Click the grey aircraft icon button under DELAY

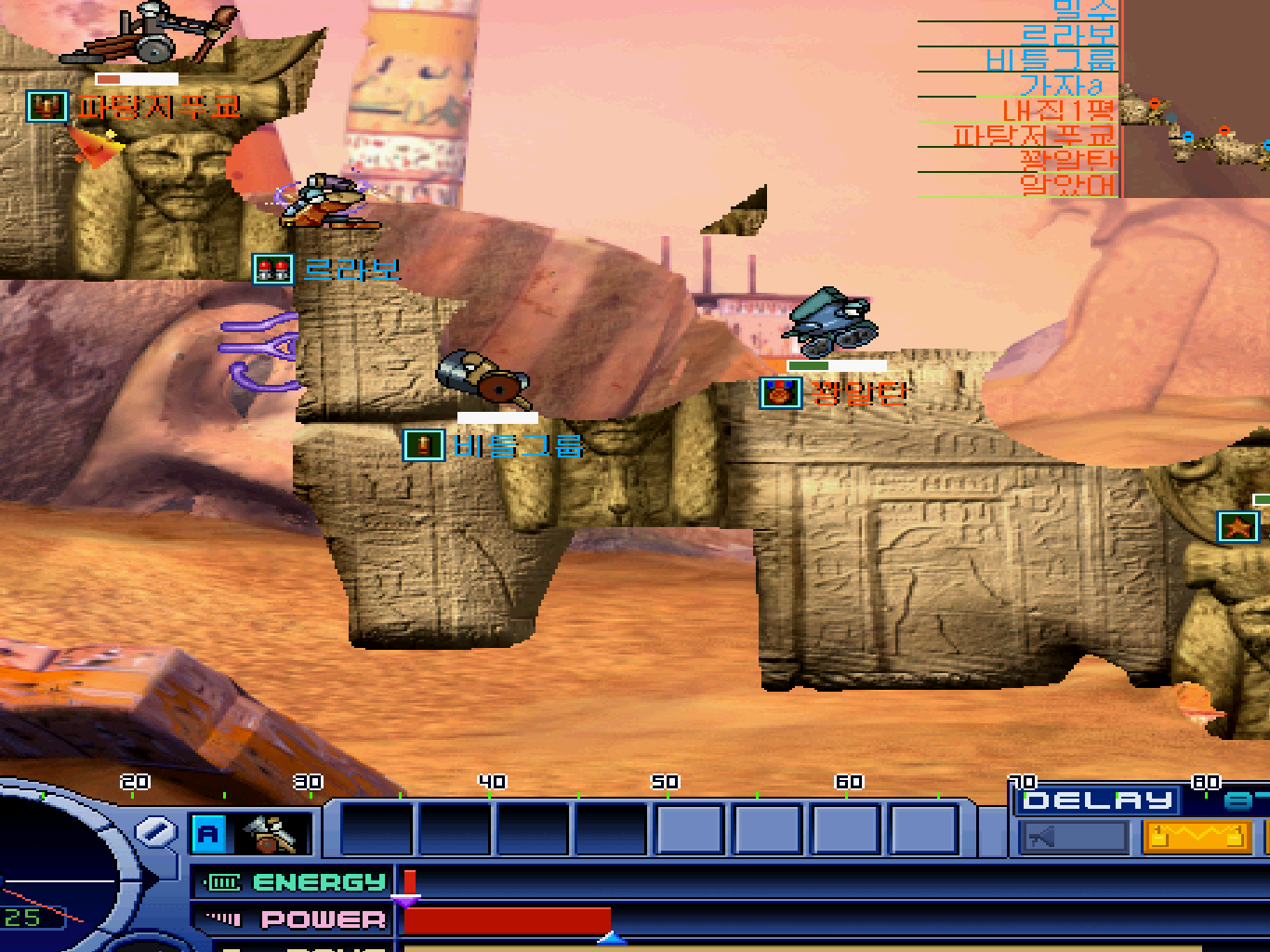pyautogui.click(x=1072, y=837)
